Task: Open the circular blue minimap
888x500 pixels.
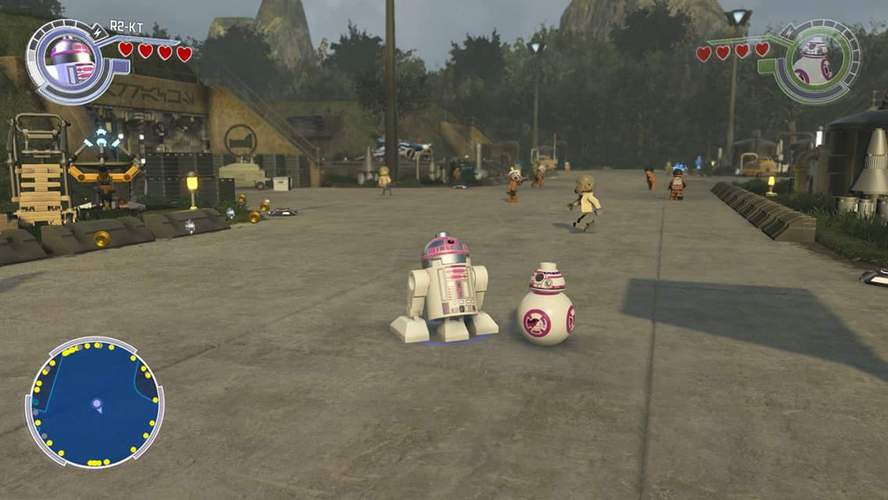Action: (94, 402)
